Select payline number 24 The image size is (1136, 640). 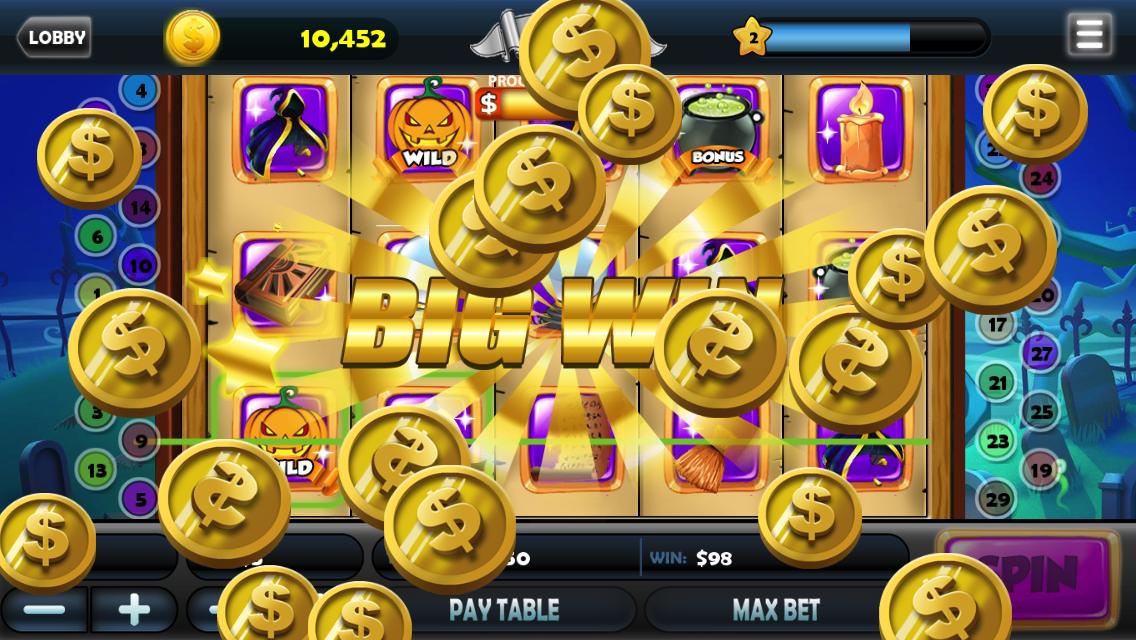pos(1041,179)
